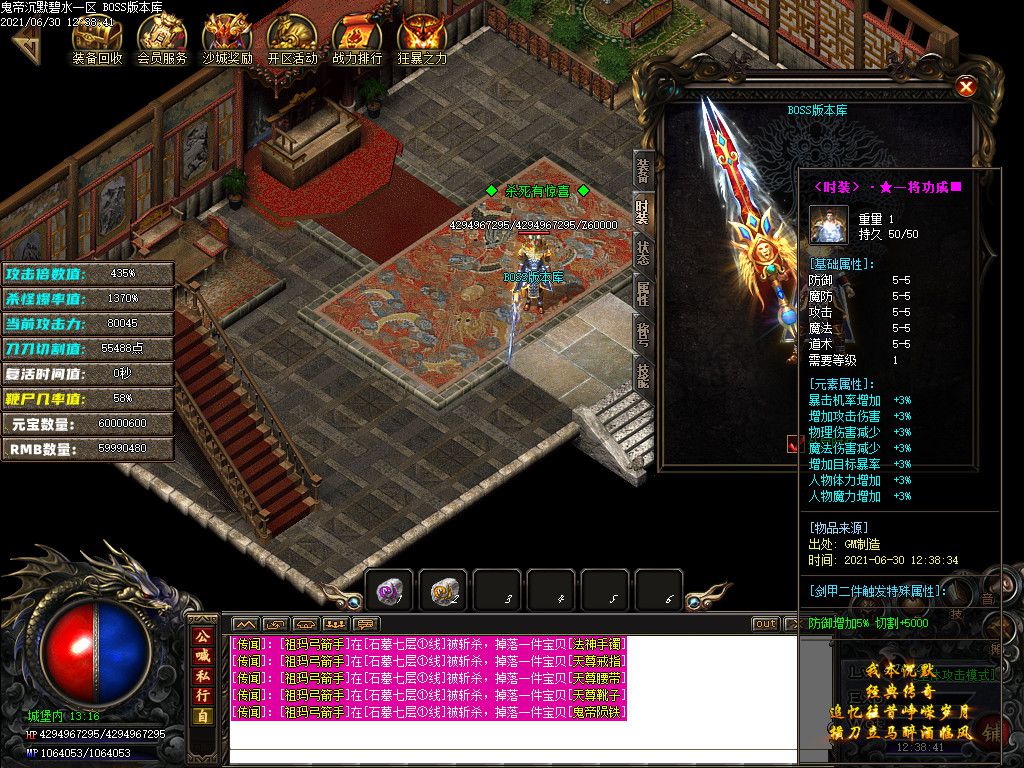Image resolution: width=1024 pixels, height=768 pixels.
Task: Click the chat text input field
Action: tap(512, 757)
